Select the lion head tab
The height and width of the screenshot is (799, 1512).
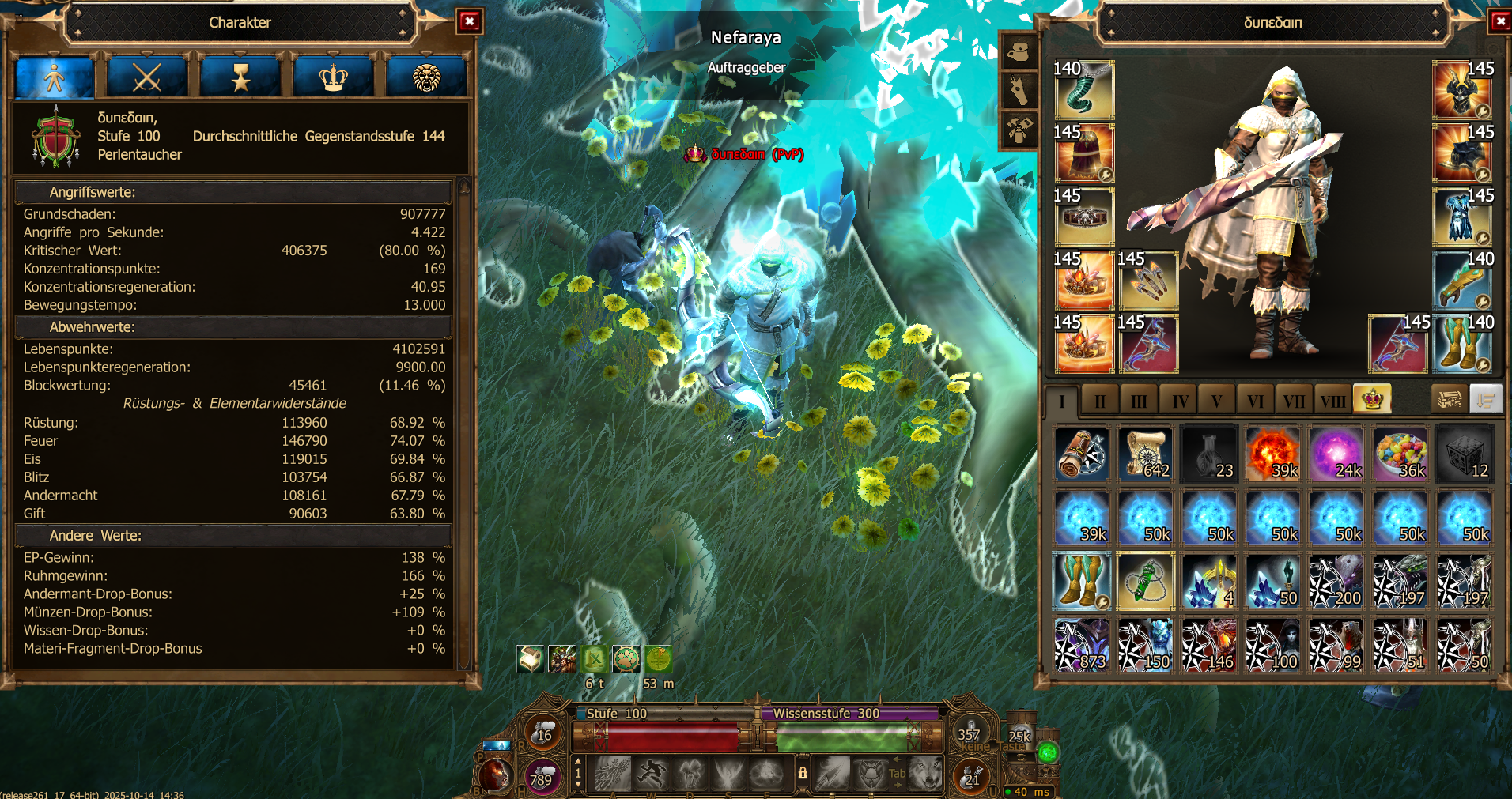pos(426,77)
